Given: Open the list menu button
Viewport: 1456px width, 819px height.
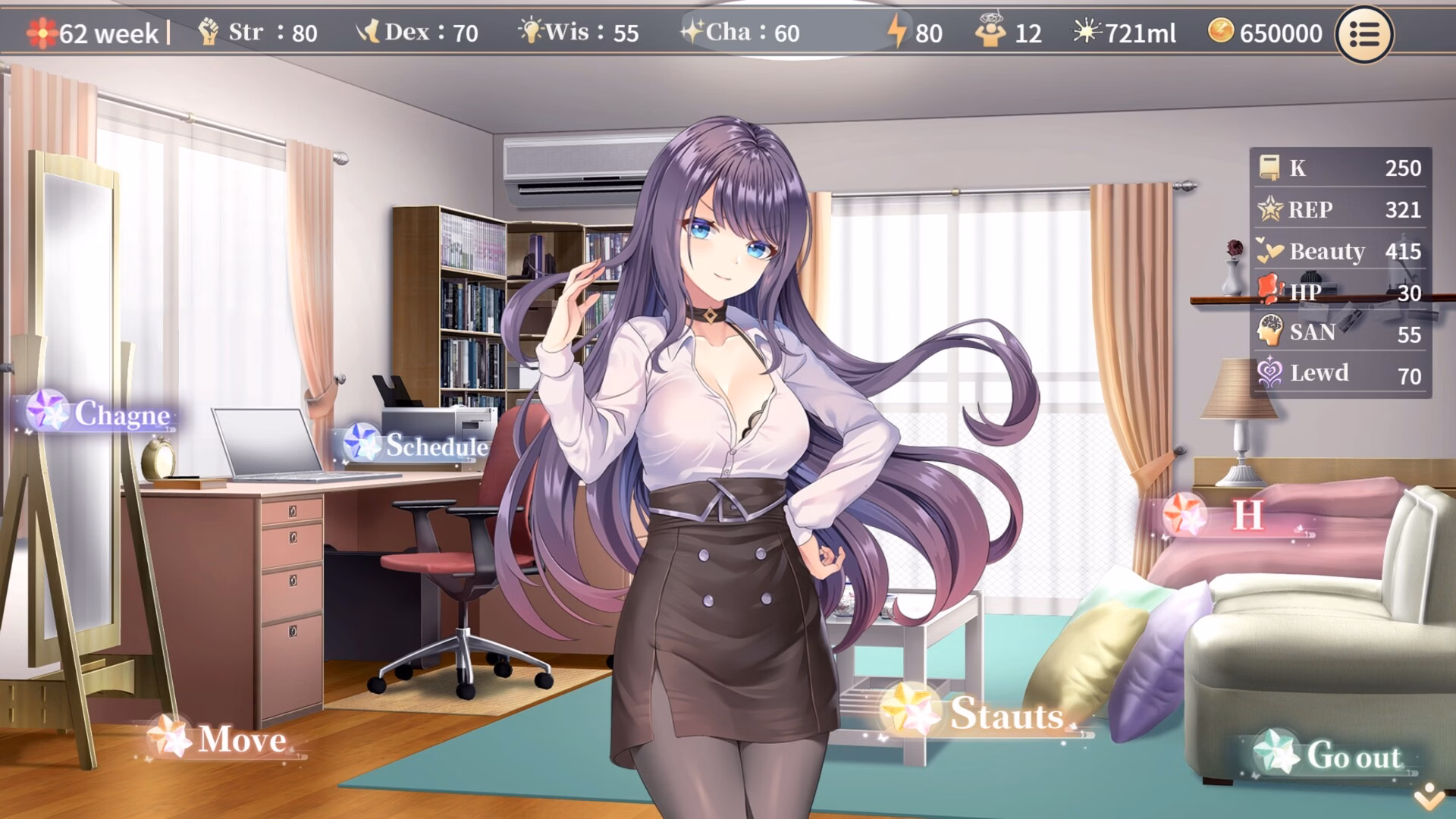Looking at the screenshot, I should [x=1363, y=34].
